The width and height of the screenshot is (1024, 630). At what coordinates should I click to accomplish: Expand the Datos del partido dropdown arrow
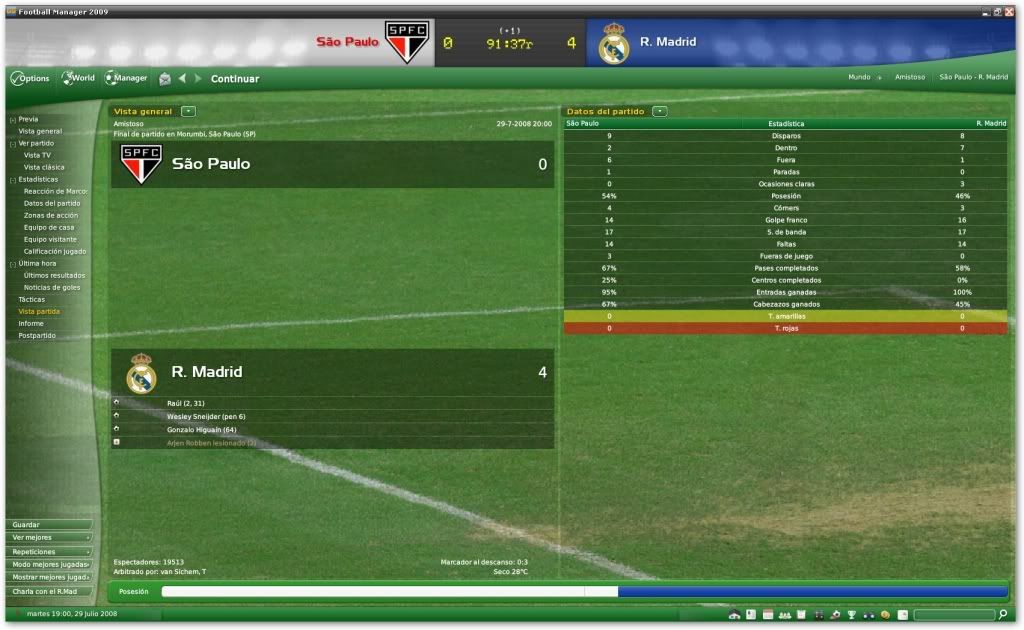[660, 111]
